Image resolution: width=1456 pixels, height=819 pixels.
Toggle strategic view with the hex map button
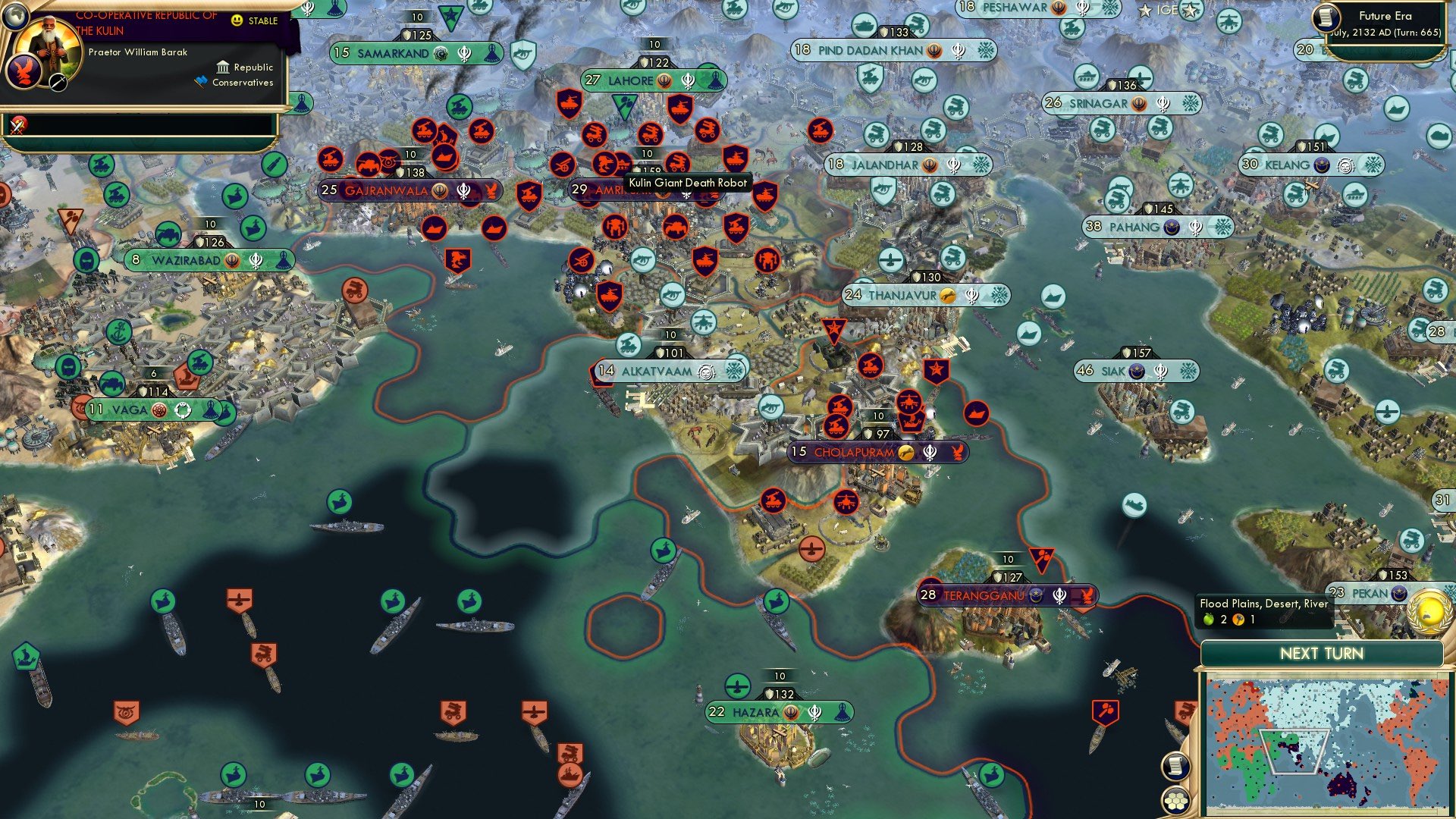click(1175, 802)
